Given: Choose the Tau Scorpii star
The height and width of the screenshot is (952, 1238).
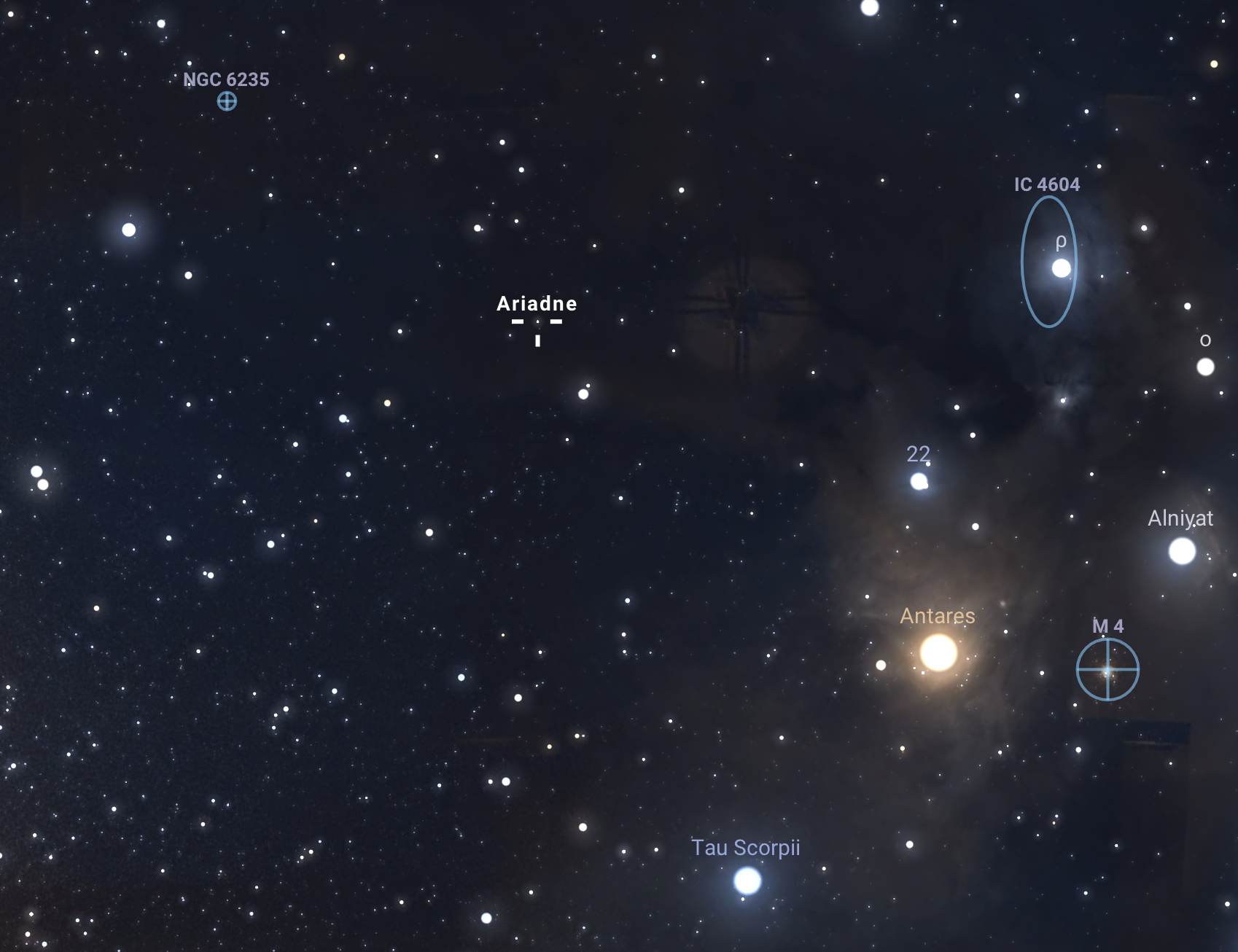Looking at the screenshot, I should tap(747, 881).
